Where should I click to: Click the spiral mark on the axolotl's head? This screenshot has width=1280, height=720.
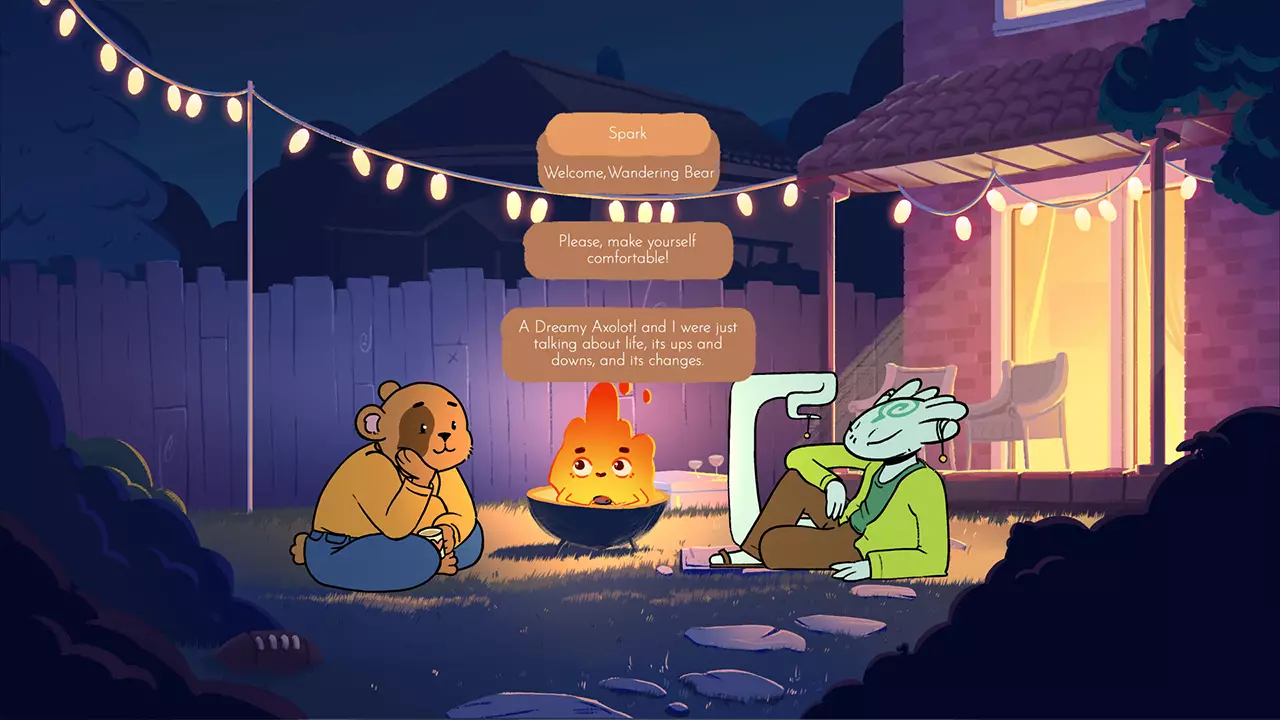click(898, 409)
